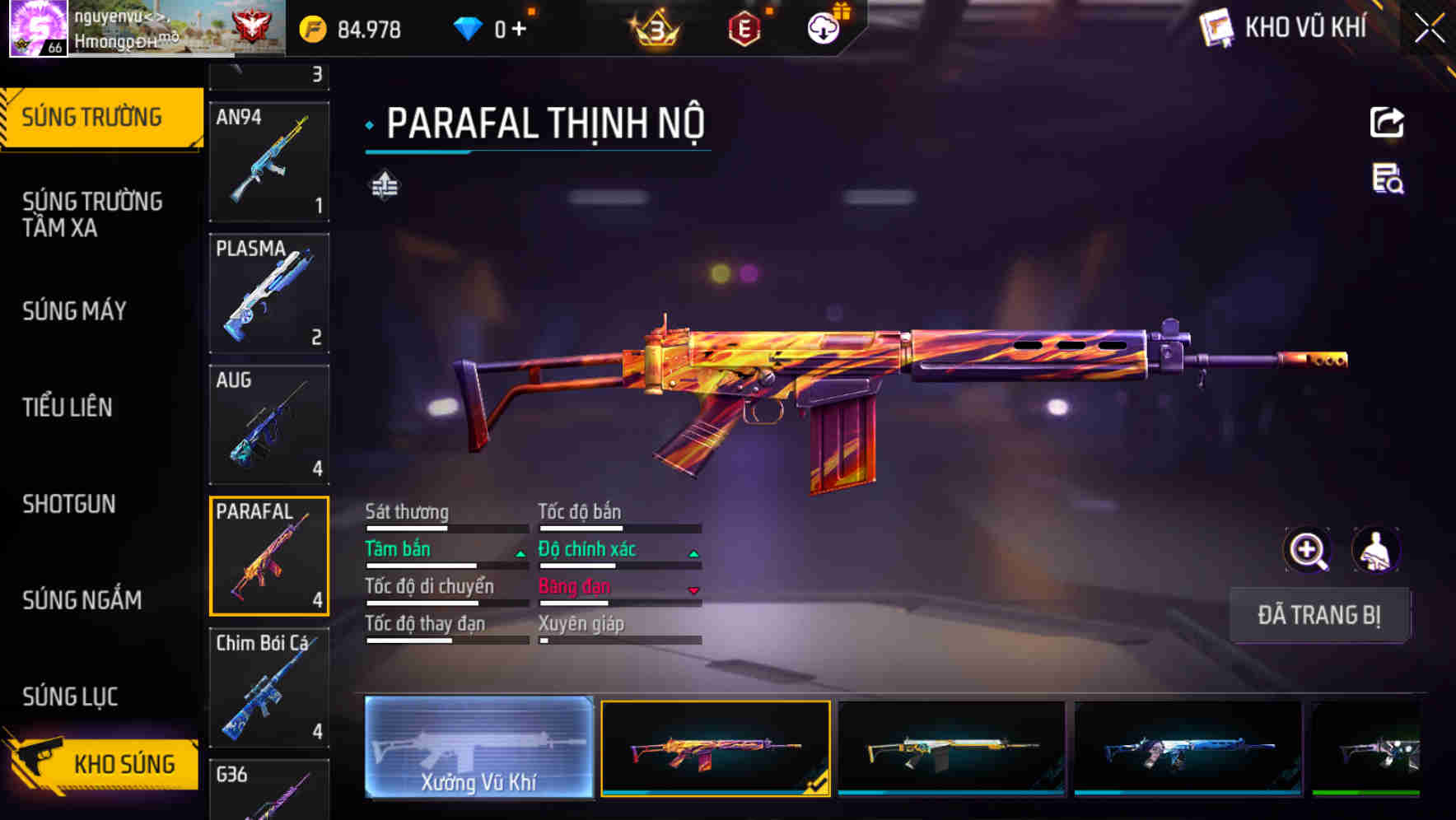1456x820 pixels.
Task: Click the rank 3 crown icon
Action: [653, 27]
